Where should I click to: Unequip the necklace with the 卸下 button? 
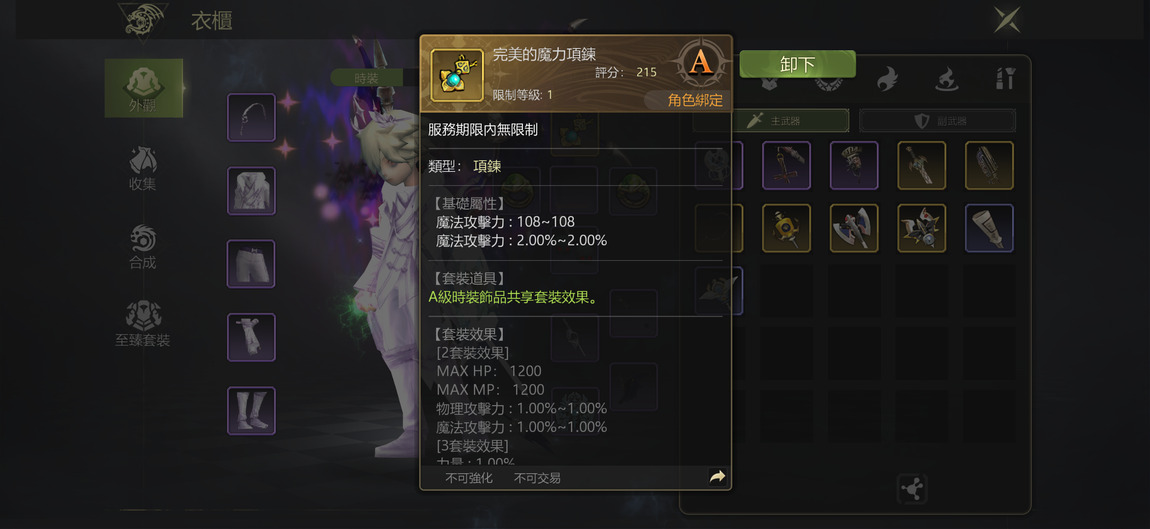click(797, 65)
